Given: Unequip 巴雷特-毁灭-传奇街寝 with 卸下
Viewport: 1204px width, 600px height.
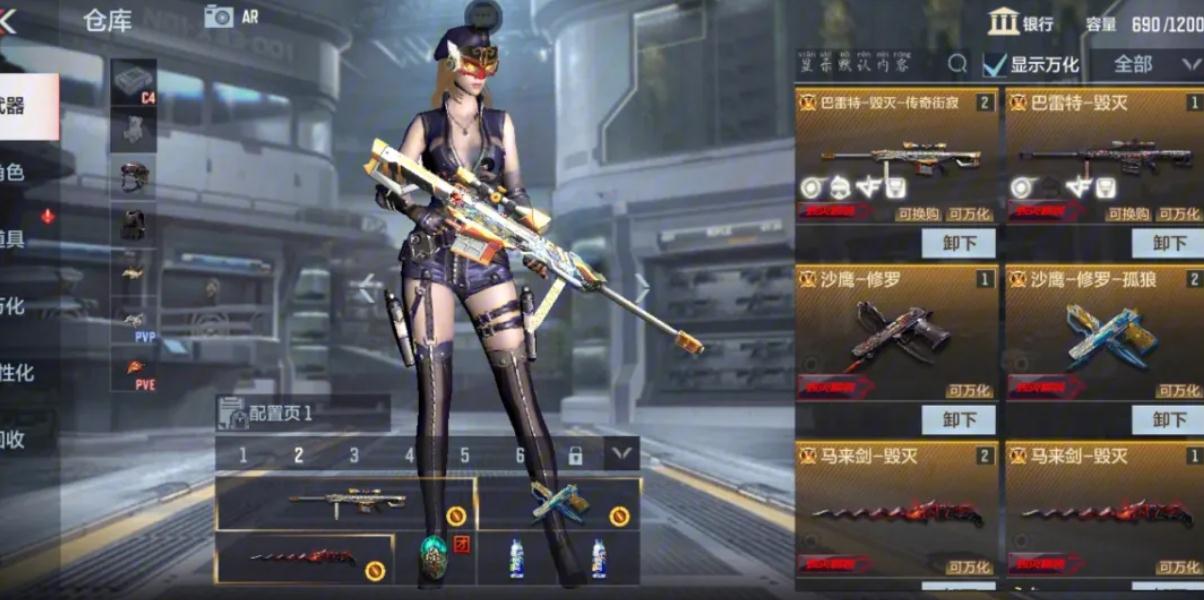Looking at the screenshot, I should 957,243.
